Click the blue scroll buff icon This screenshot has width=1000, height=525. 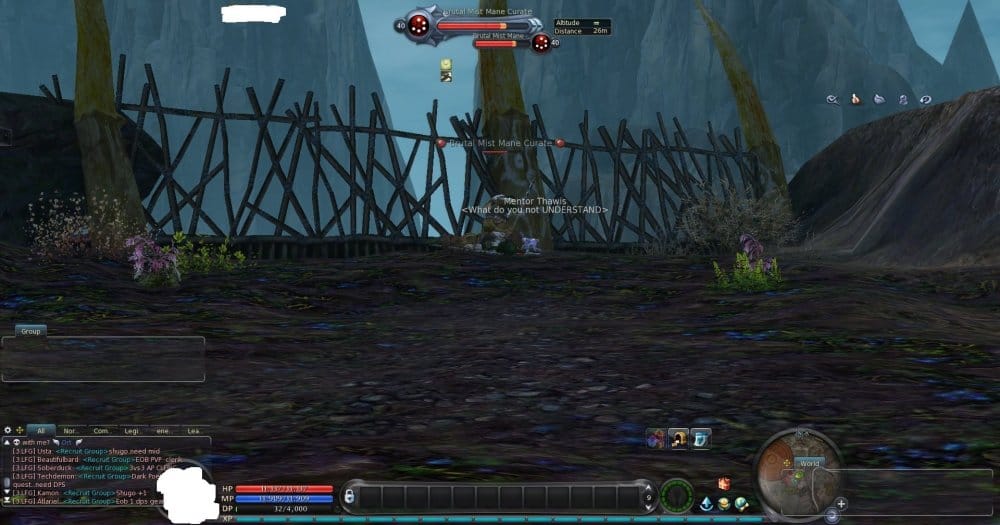coord(701,438)
